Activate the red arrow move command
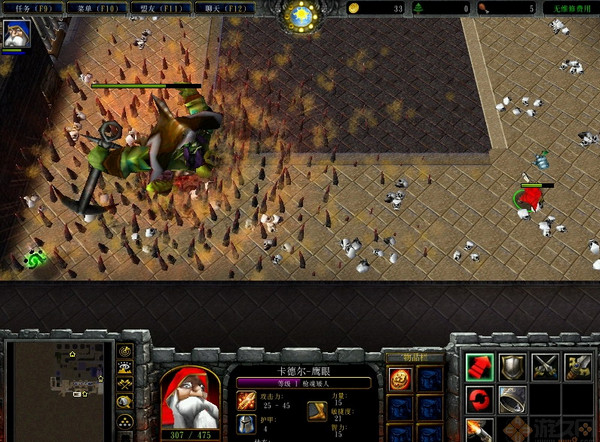This screenshot has width=600, height=442. click(481, 367)
